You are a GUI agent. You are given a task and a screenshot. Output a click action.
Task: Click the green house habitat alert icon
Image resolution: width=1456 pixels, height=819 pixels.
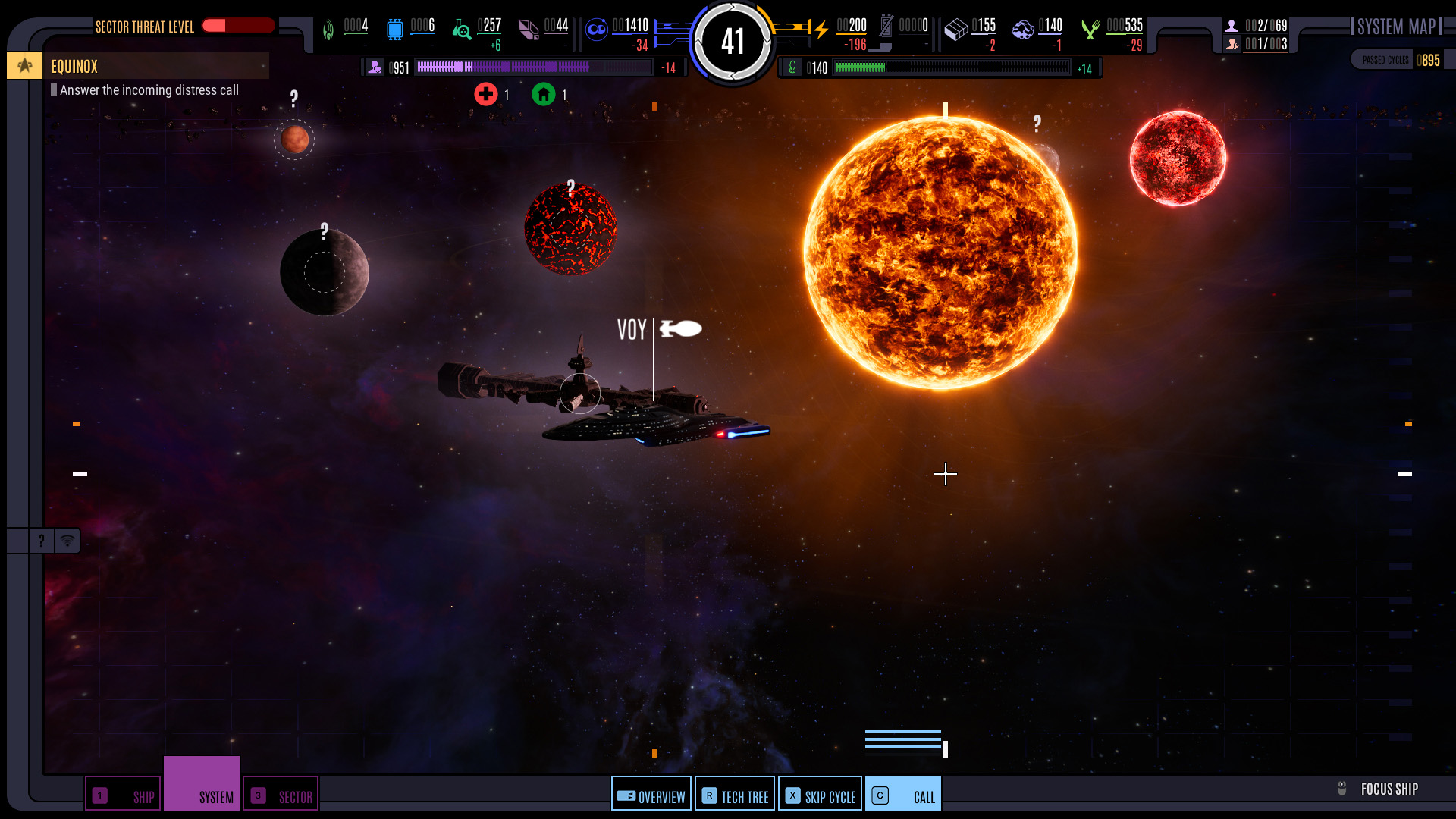coord(544,95)
